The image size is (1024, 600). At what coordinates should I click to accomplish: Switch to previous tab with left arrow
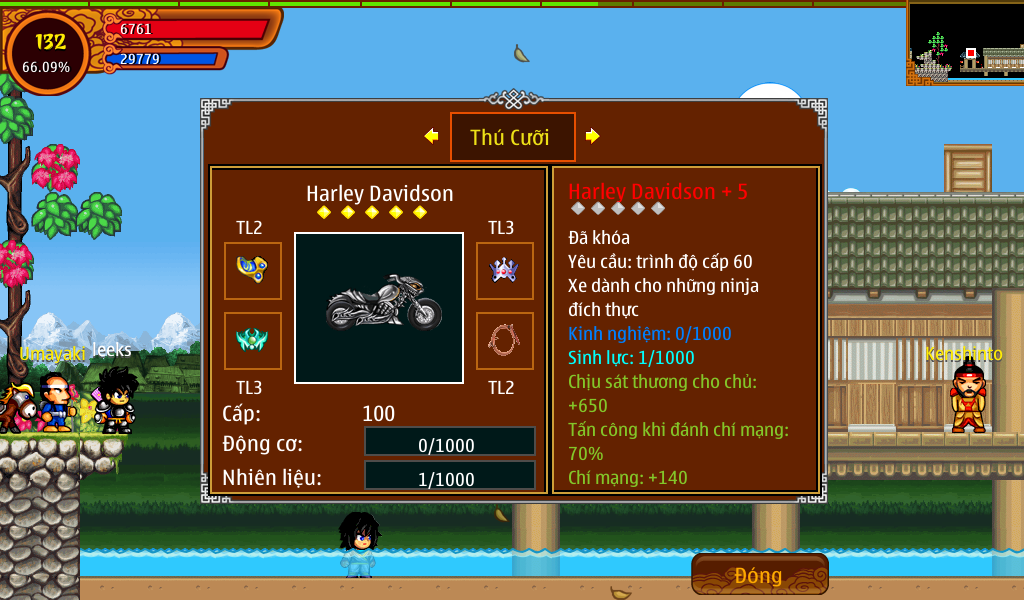[431, 136]
